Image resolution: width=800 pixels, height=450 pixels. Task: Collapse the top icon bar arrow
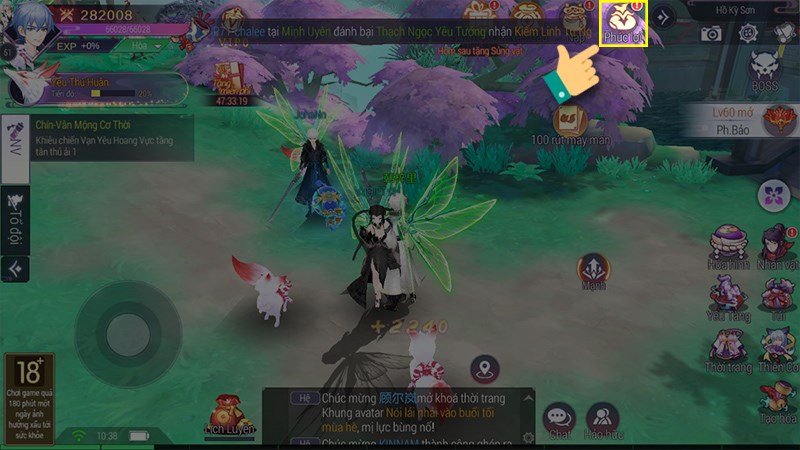tap(662, 16)
